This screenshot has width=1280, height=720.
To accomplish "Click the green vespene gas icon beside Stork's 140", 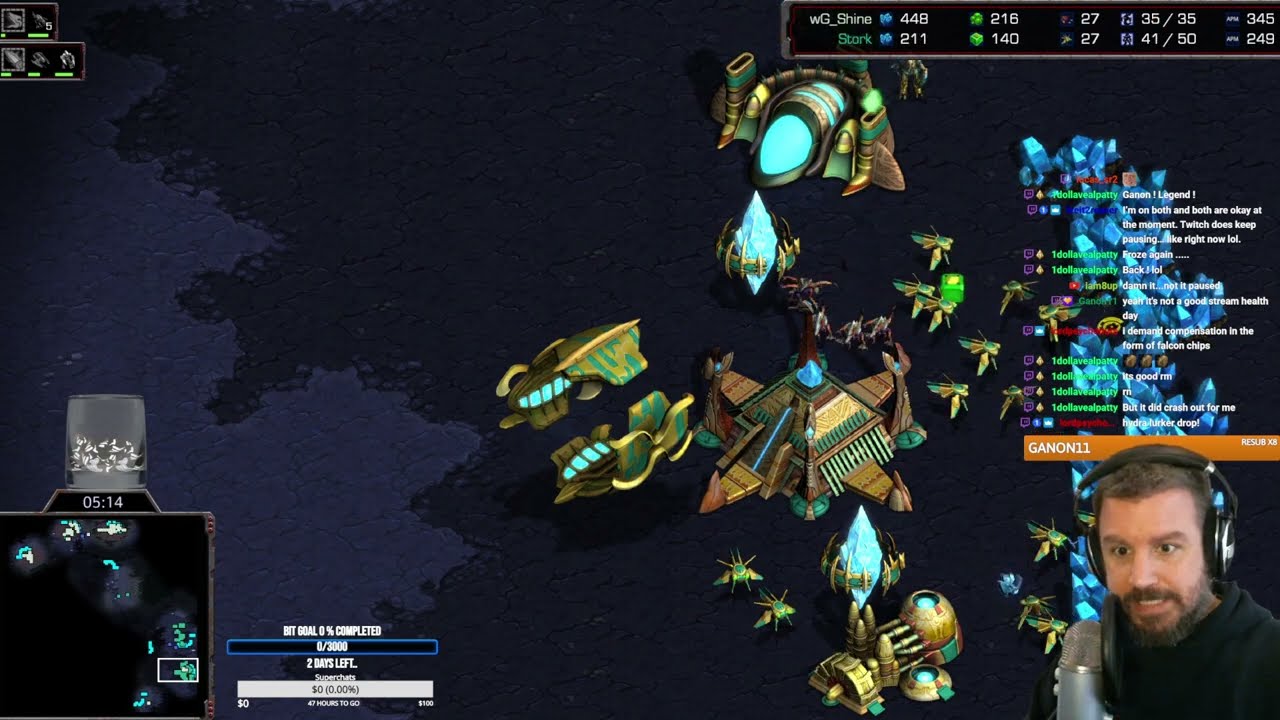I will point(978,38).
